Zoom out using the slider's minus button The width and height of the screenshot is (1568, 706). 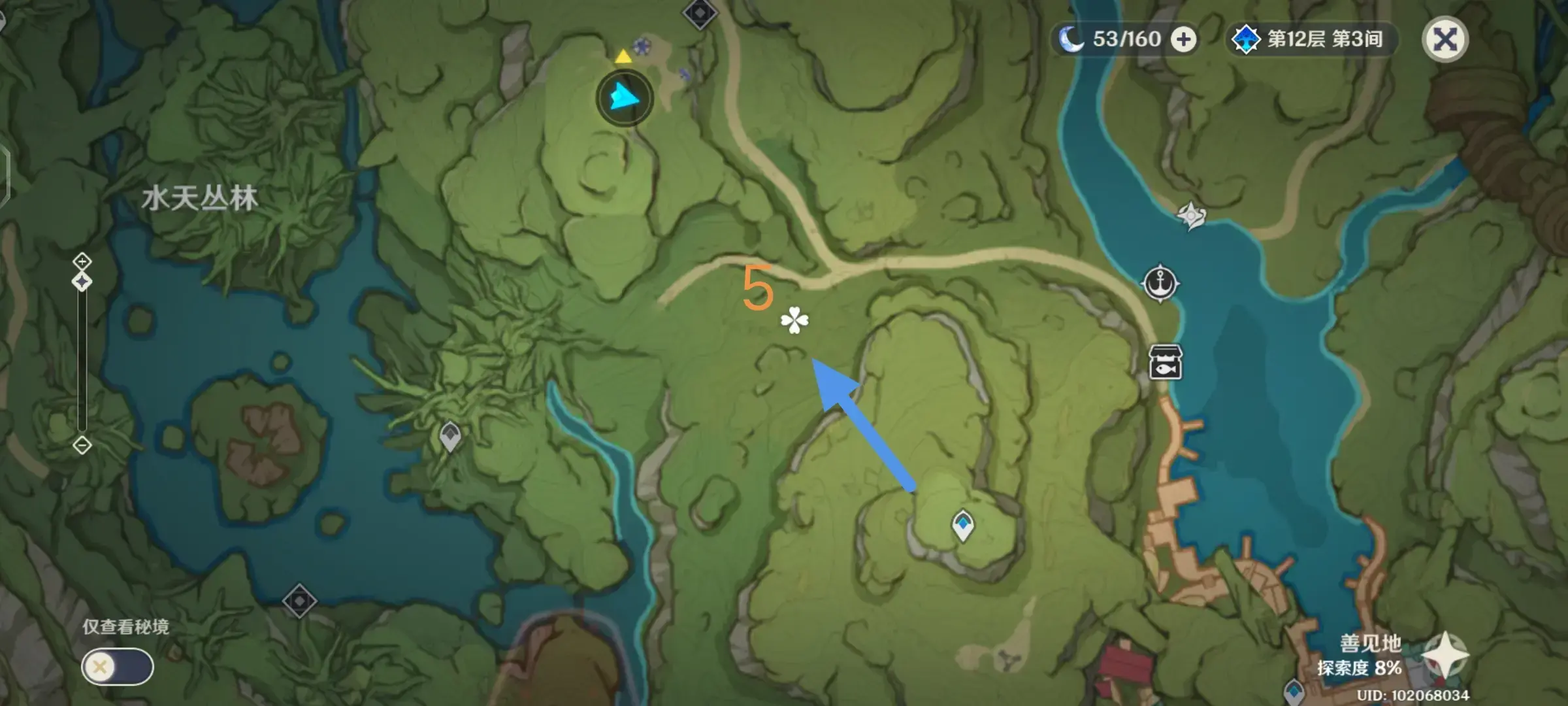82,445
